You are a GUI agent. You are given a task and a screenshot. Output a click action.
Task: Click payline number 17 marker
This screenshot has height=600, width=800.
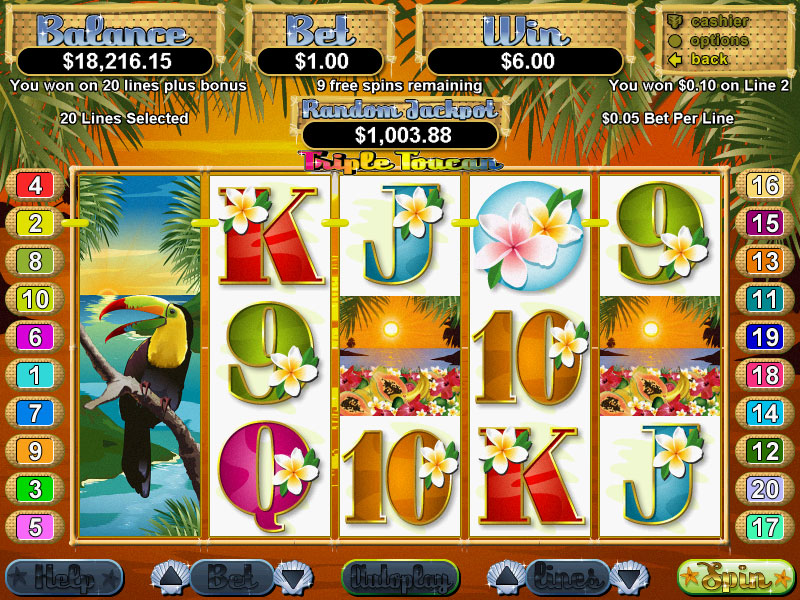click(x=765, y=526)
